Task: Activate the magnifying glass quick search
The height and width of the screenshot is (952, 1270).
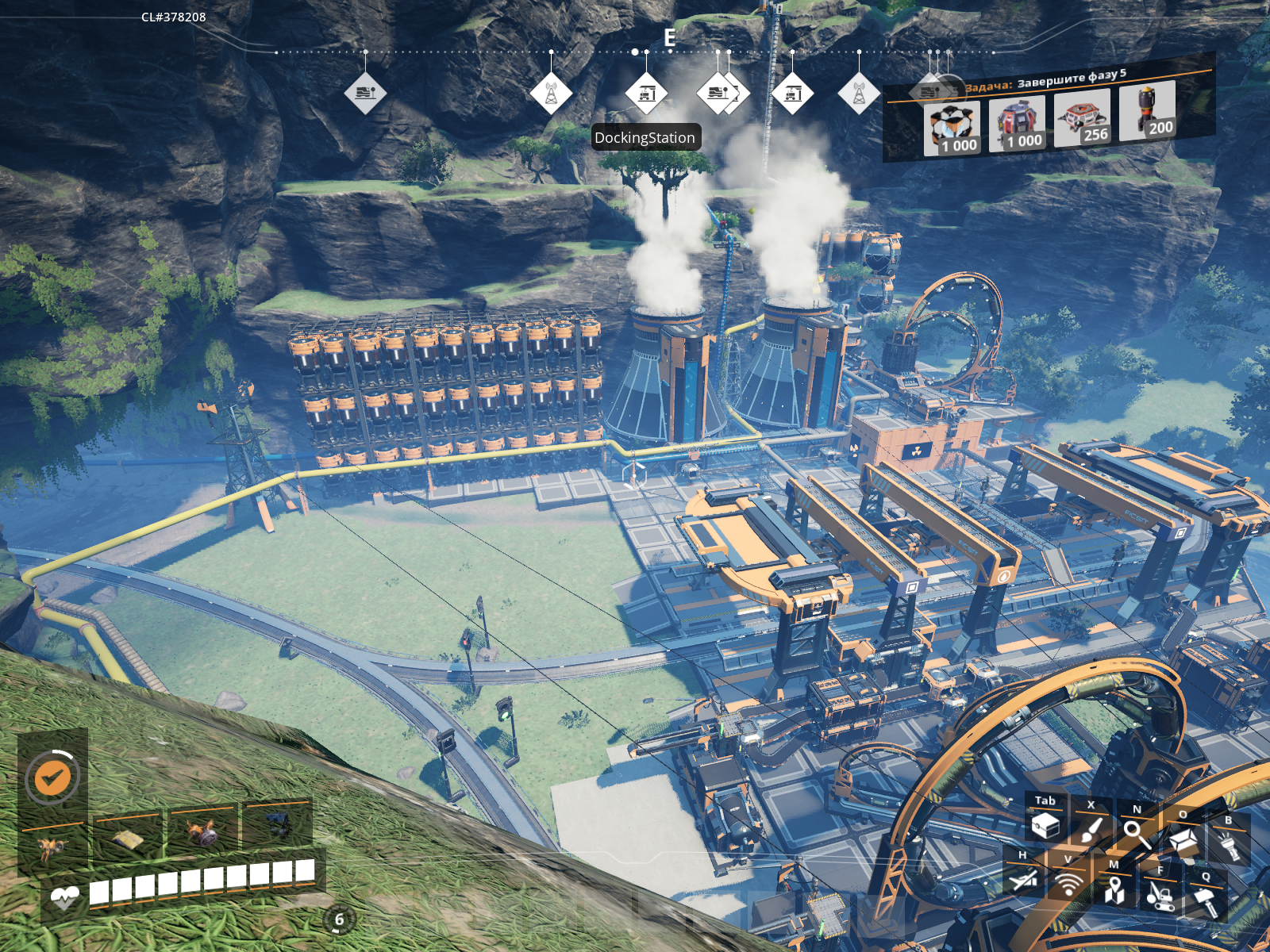Action: (x=1137, y=833)
